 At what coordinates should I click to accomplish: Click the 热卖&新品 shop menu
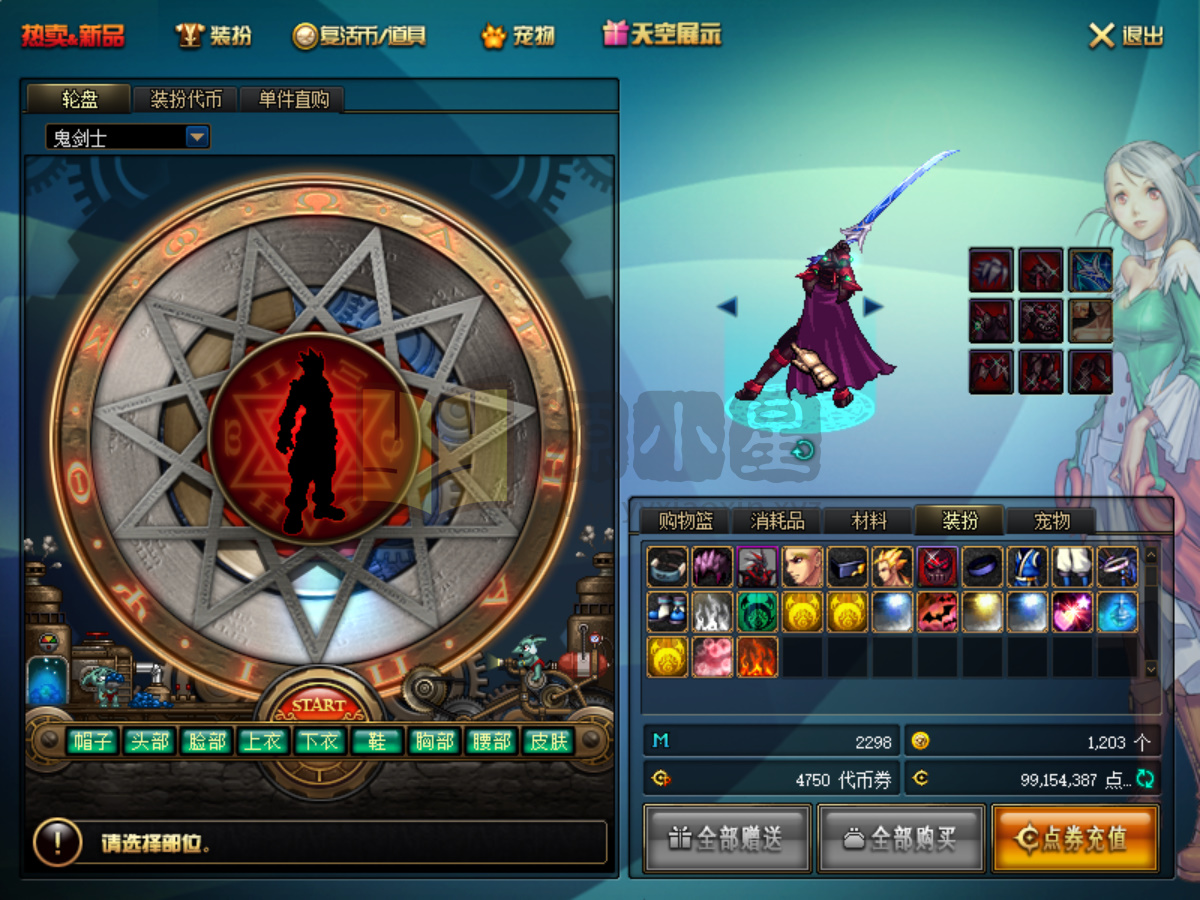73,36
